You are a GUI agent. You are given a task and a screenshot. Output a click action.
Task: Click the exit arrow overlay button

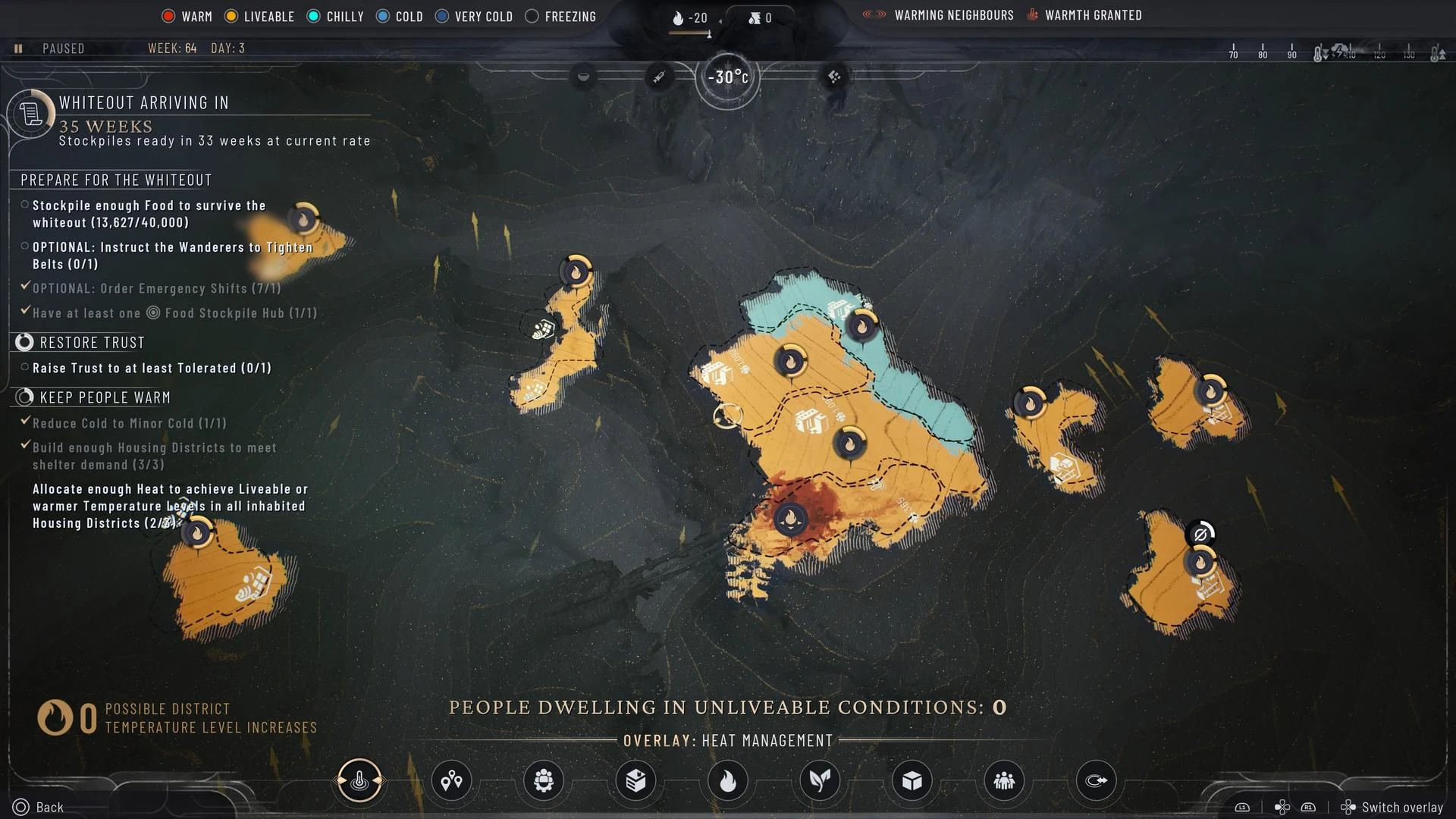pyautogui.click(x=1097, y=780)
